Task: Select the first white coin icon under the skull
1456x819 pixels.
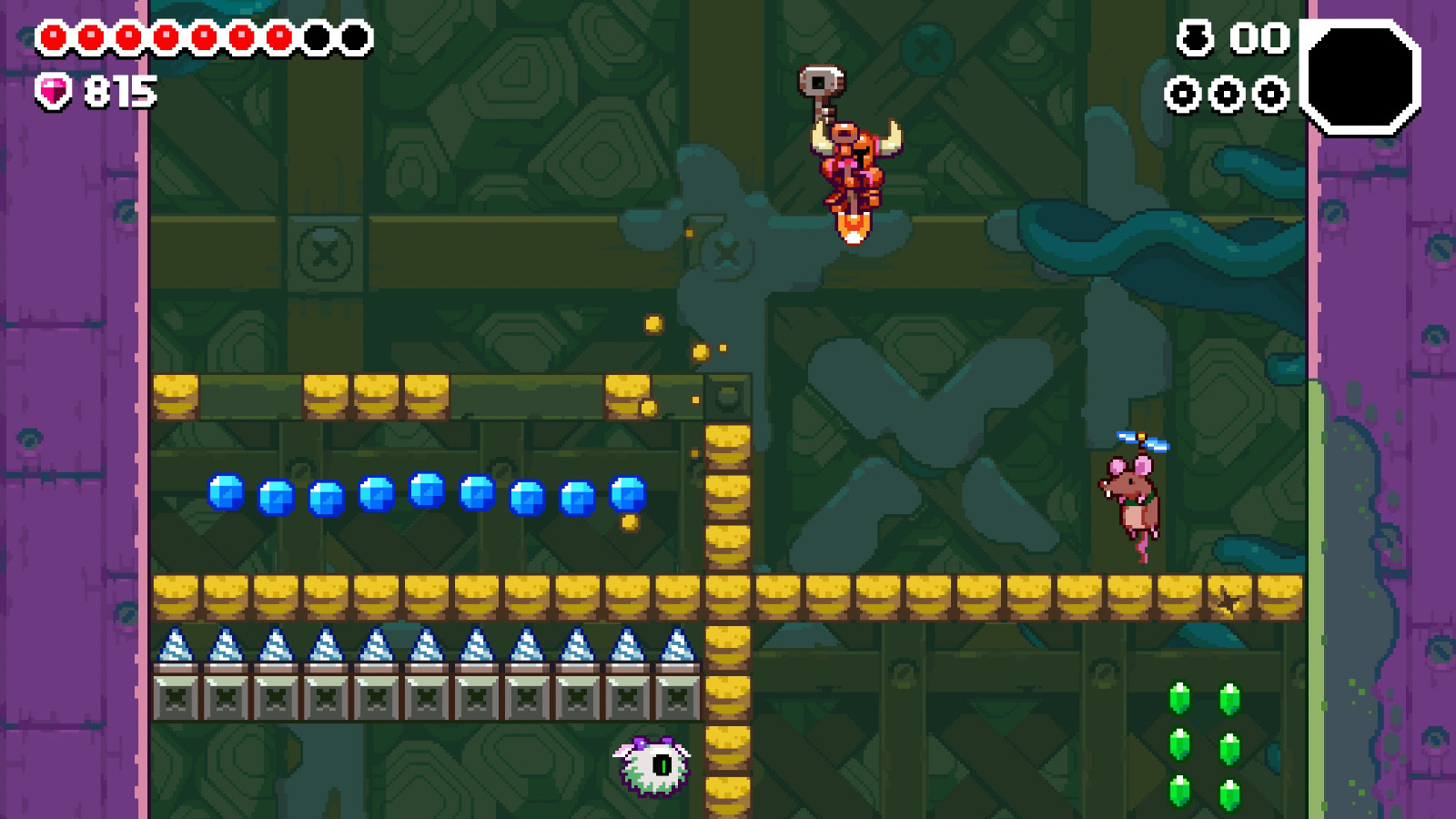Action: point(1184,94)
